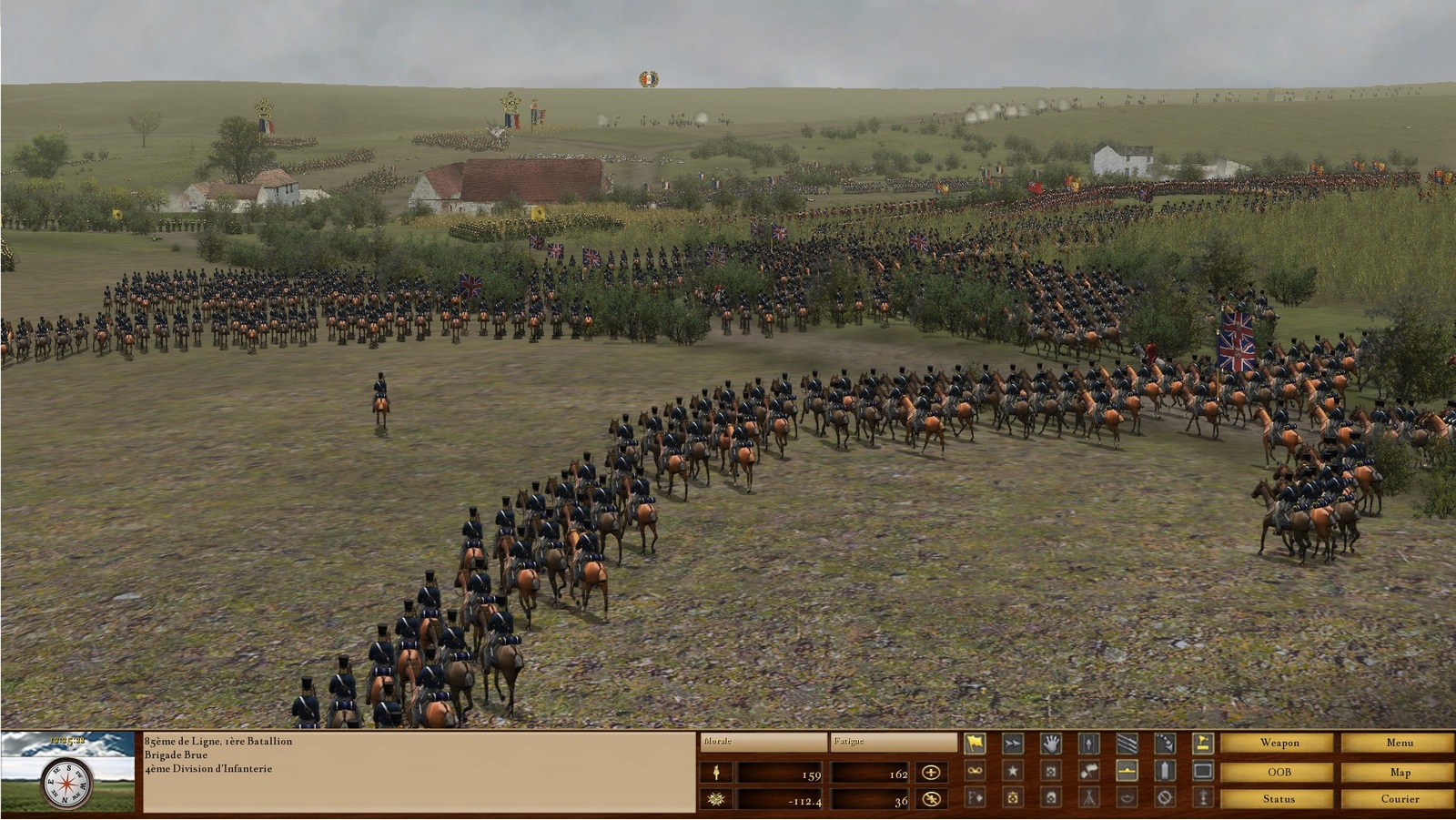The width and height of the screenshot is (1456, 820).
Task: Select the waving flags icon
Action: tap(1089, 772)
